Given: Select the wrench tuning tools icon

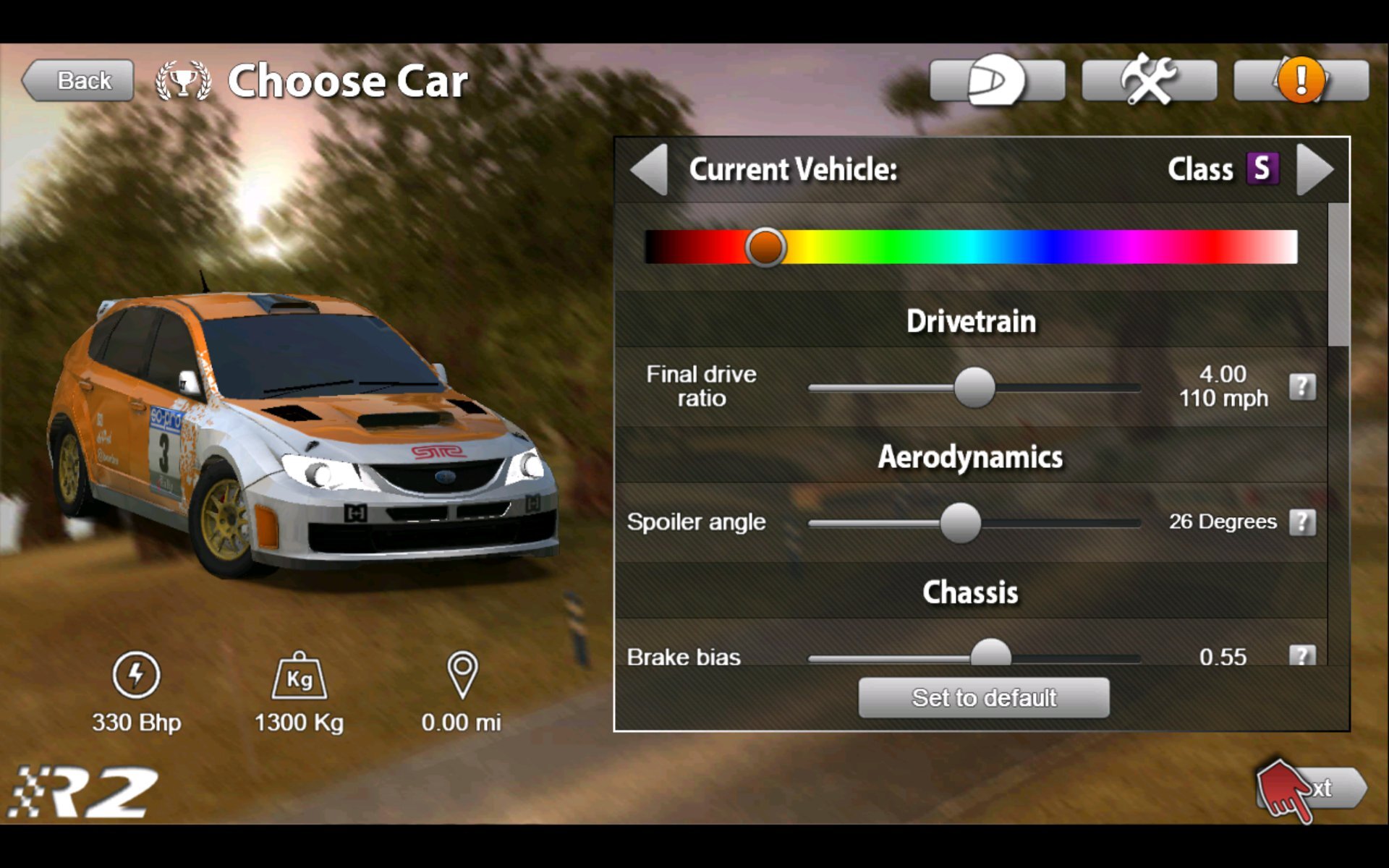Looking at the screenshot, I should click(1149, 80).
